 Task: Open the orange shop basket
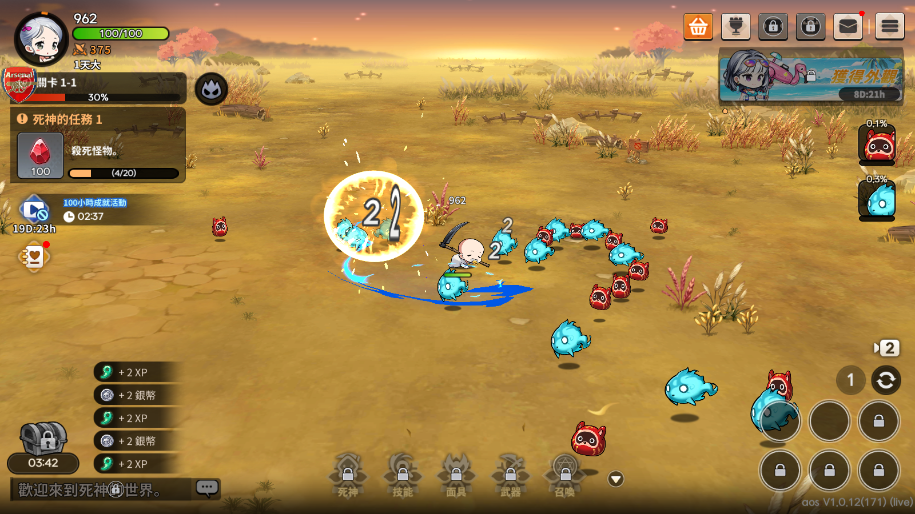[x=698, y=26]
